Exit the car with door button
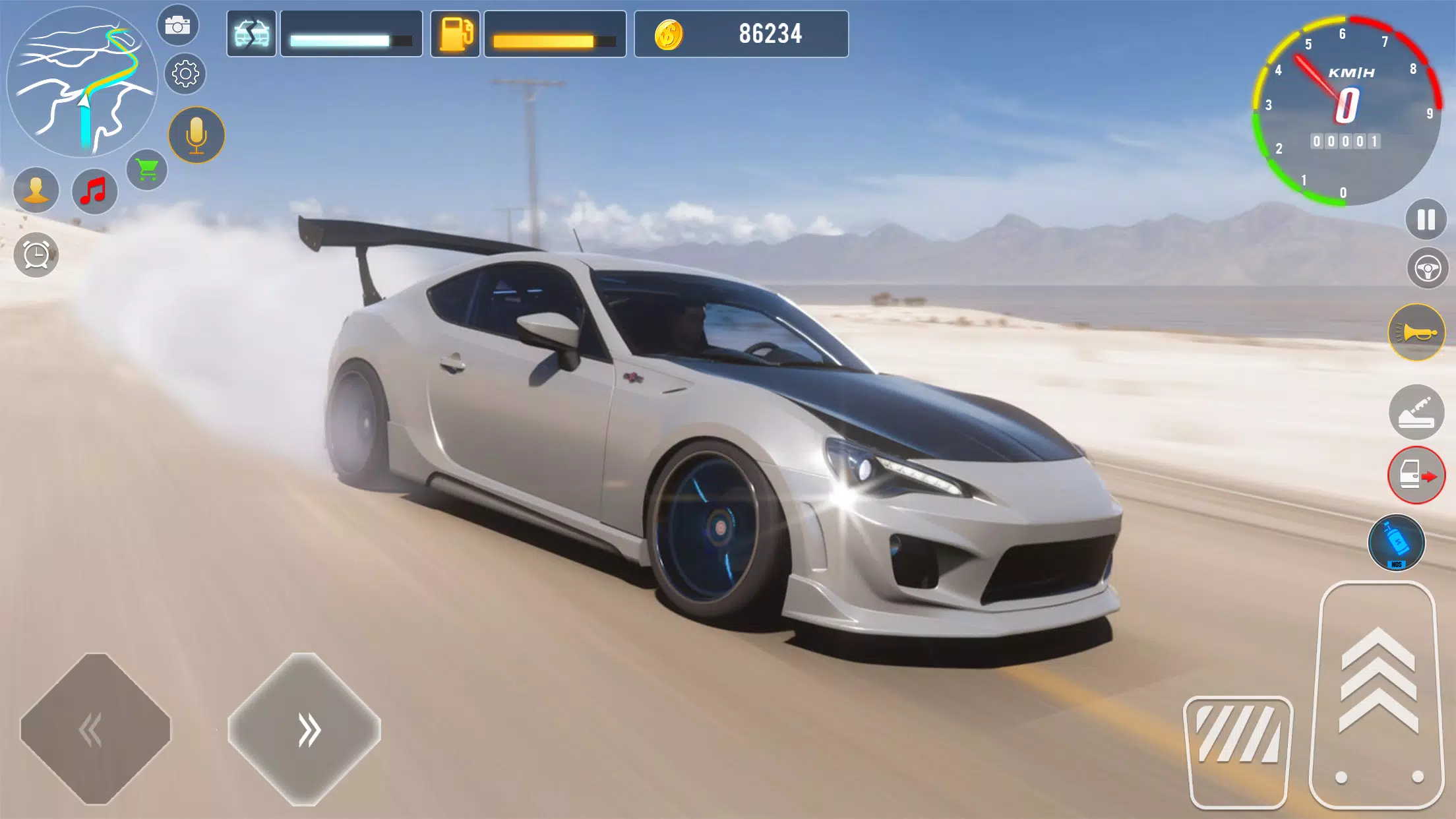This screenshot has height=819, width=1456. click(1416, 475)
